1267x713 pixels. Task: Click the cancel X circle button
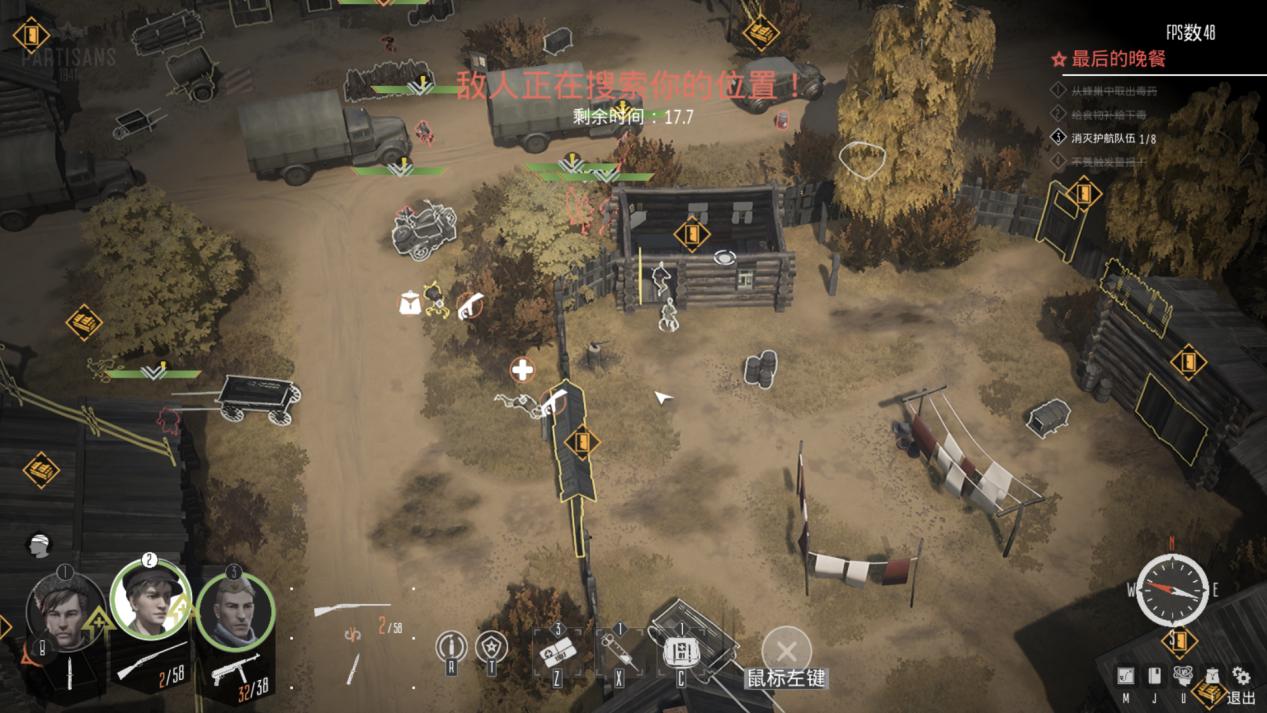[x=786, y=647]
